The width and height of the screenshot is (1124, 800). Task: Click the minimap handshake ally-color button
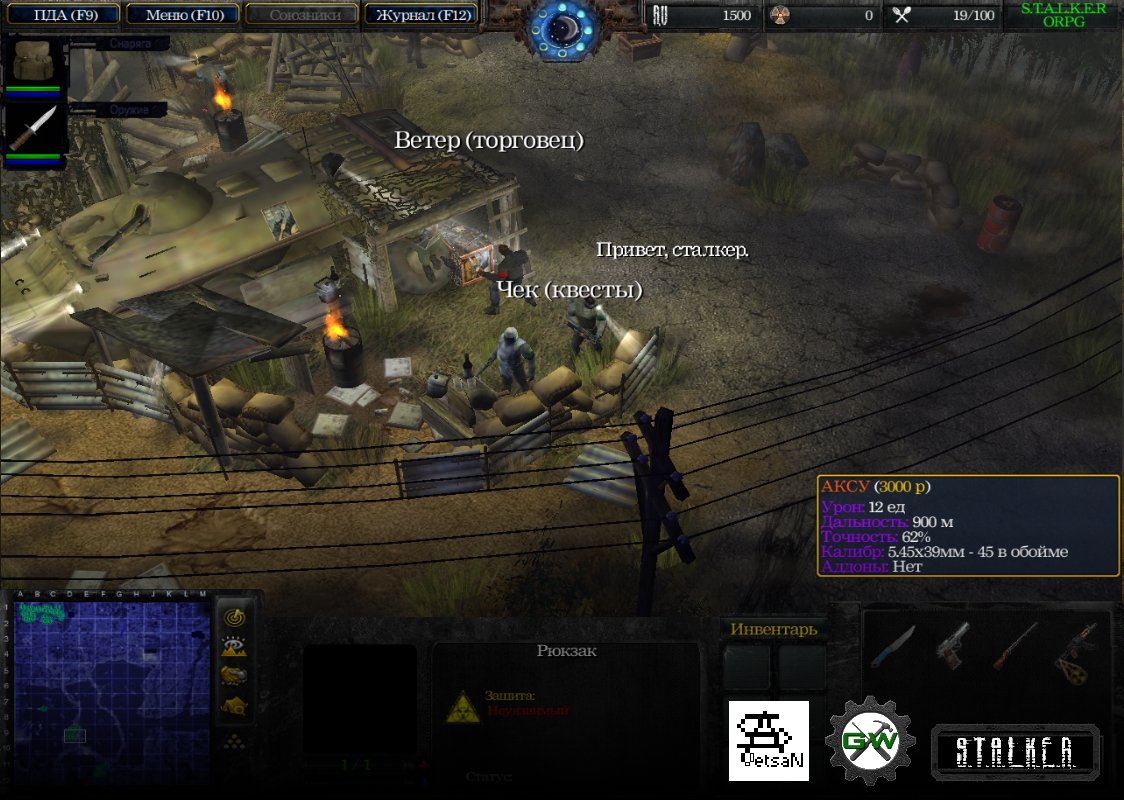pyautogui.click(x=234, y=676)
